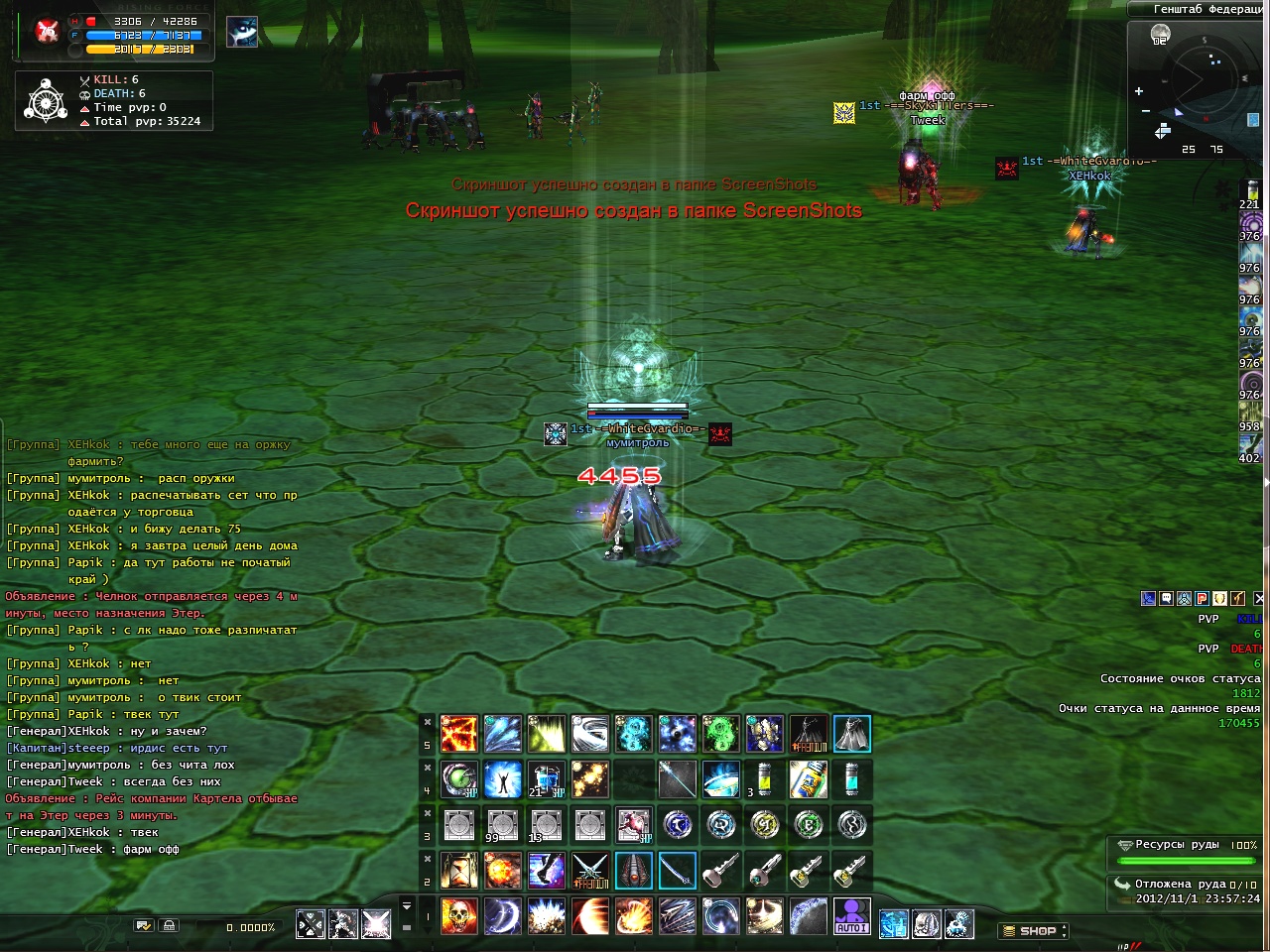Click the white speech bubble icon

coord(1167,598)
